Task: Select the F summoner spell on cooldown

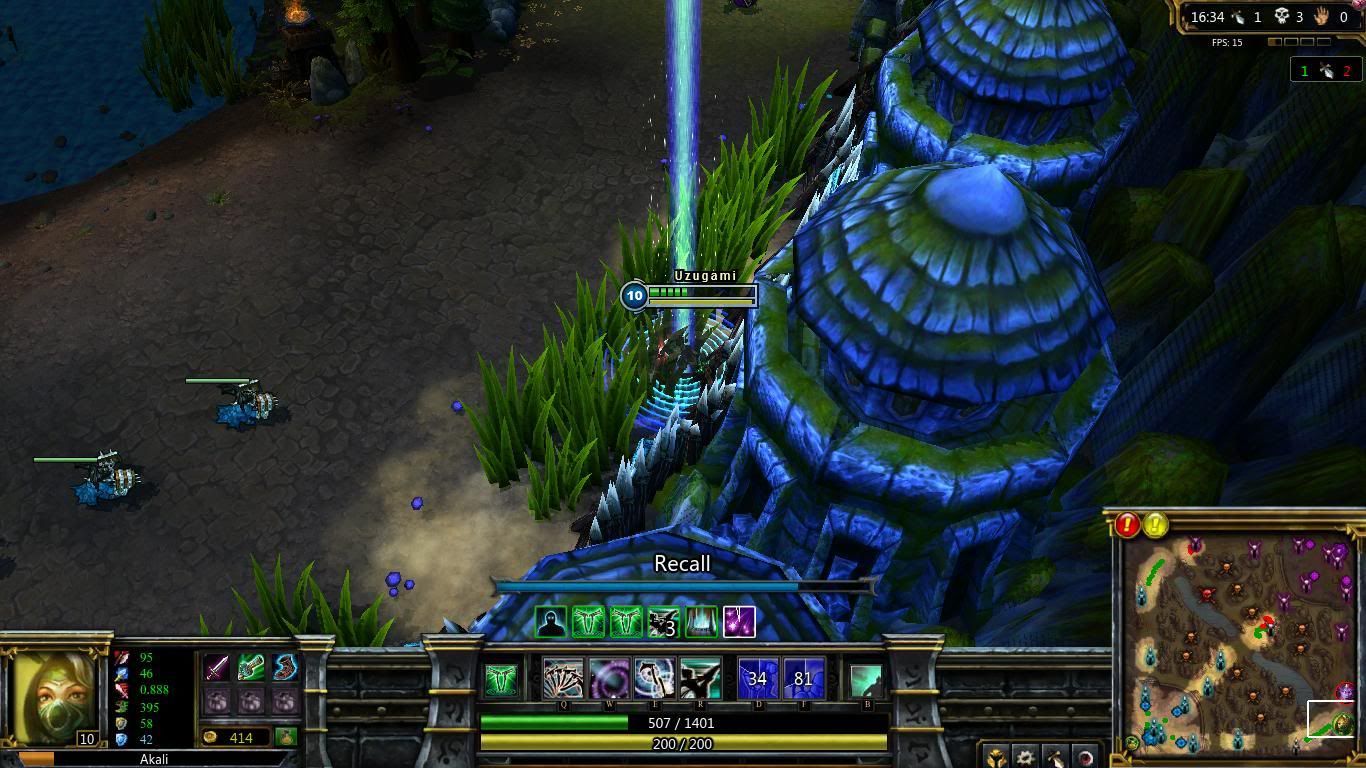Action: point(804,679)
